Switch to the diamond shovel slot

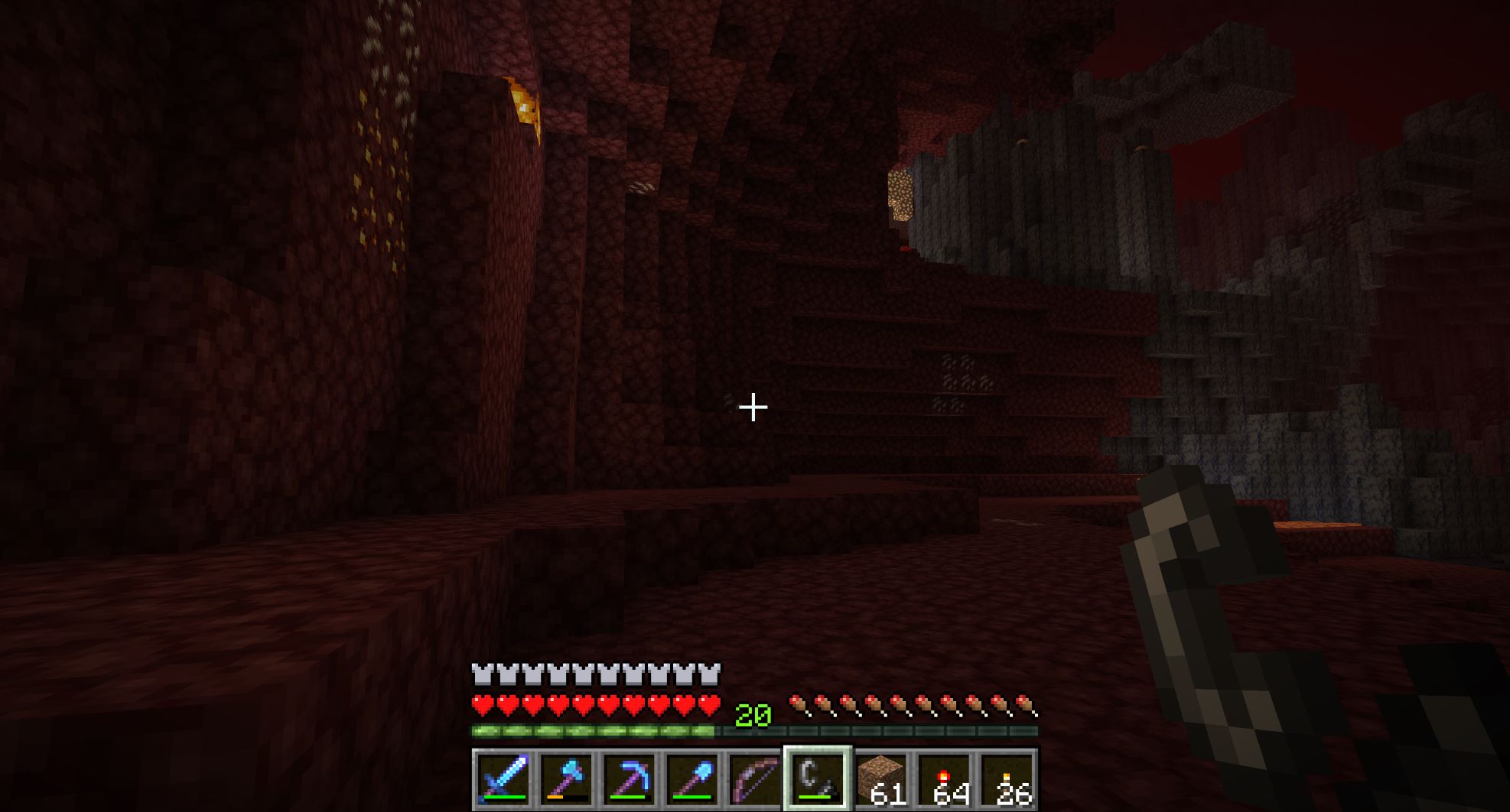tap(692, 779)
